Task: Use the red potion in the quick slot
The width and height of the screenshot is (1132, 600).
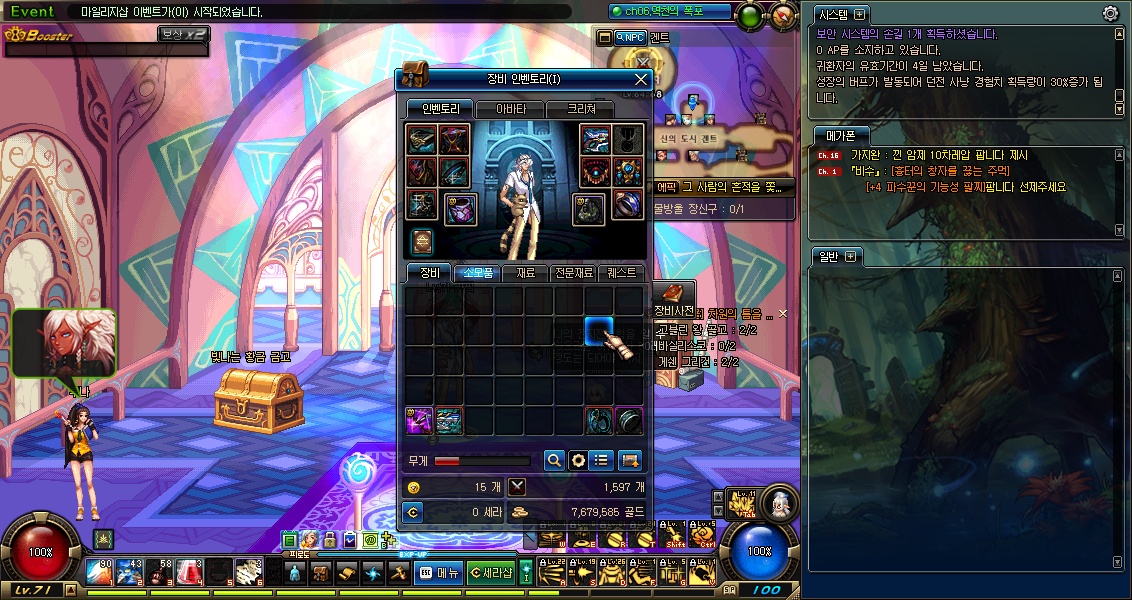Action: click(189, 572)
